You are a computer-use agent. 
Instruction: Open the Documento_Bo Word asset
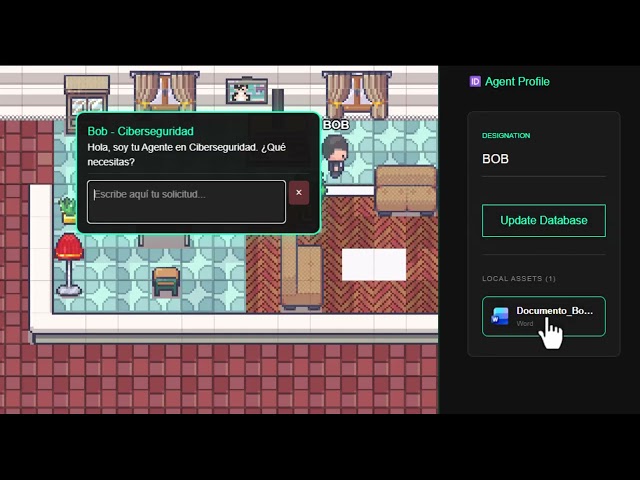[543, 316]
